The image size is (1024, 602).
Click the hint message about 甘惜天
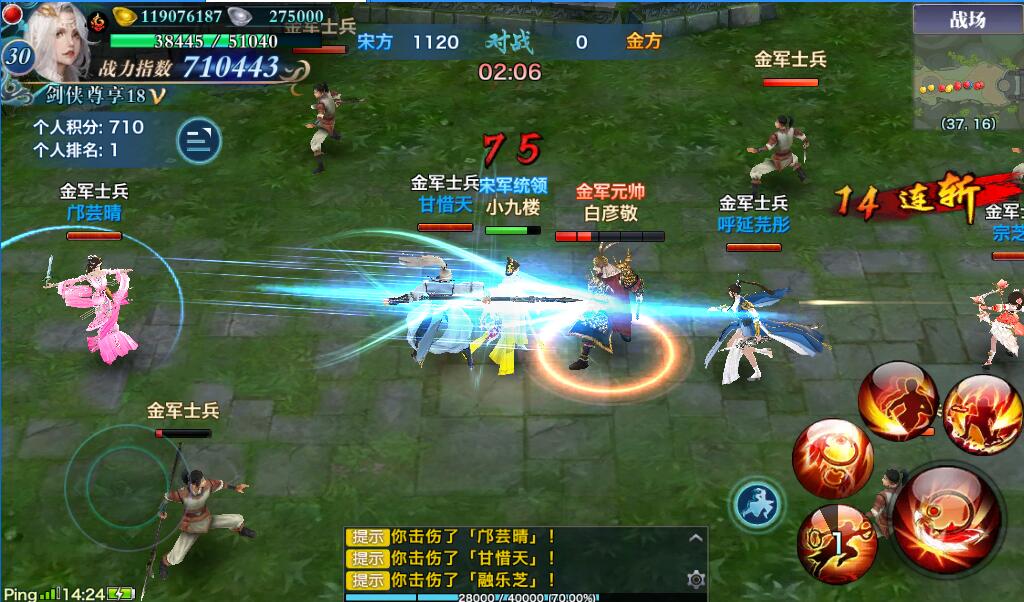[x=450, y=559]
